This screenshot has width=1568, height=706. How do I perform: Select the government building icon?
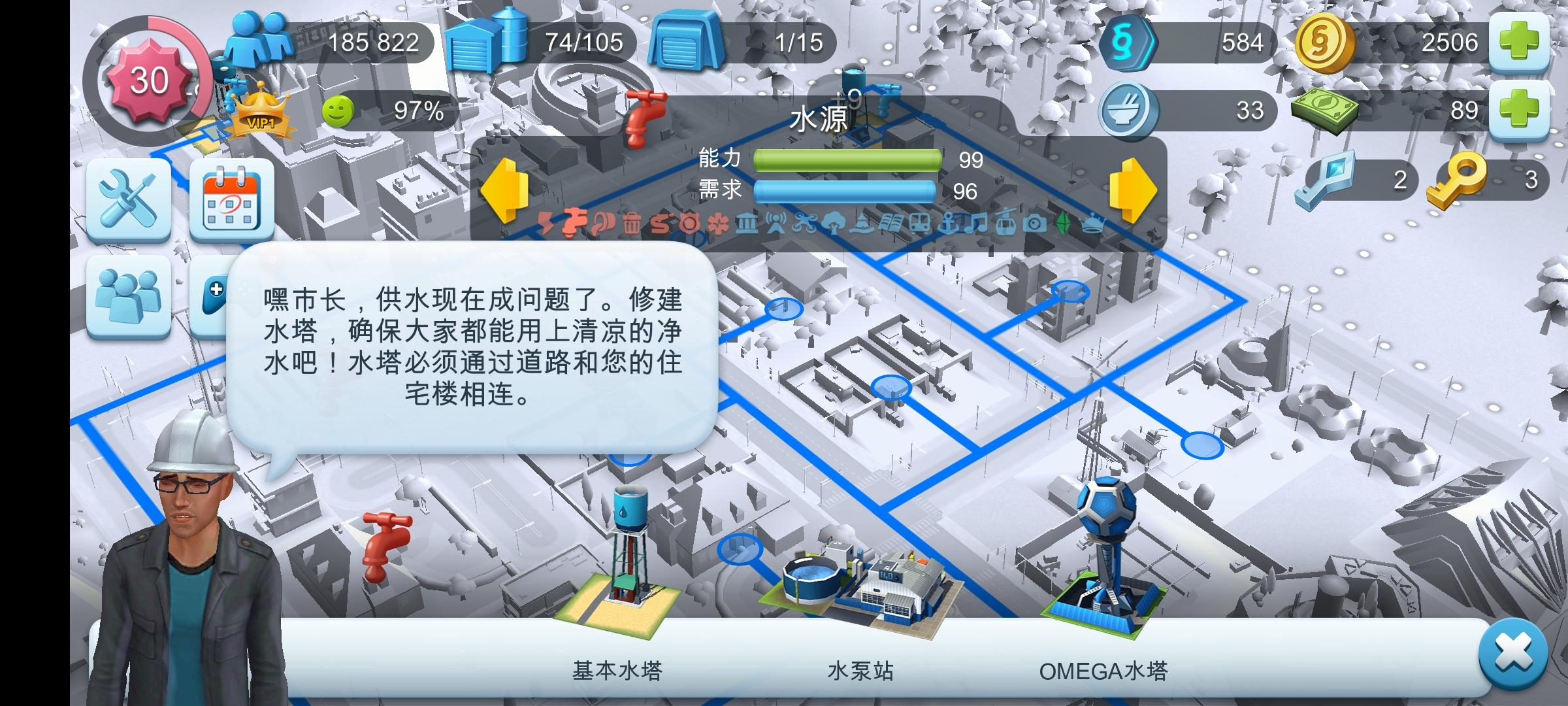point(747,226)
